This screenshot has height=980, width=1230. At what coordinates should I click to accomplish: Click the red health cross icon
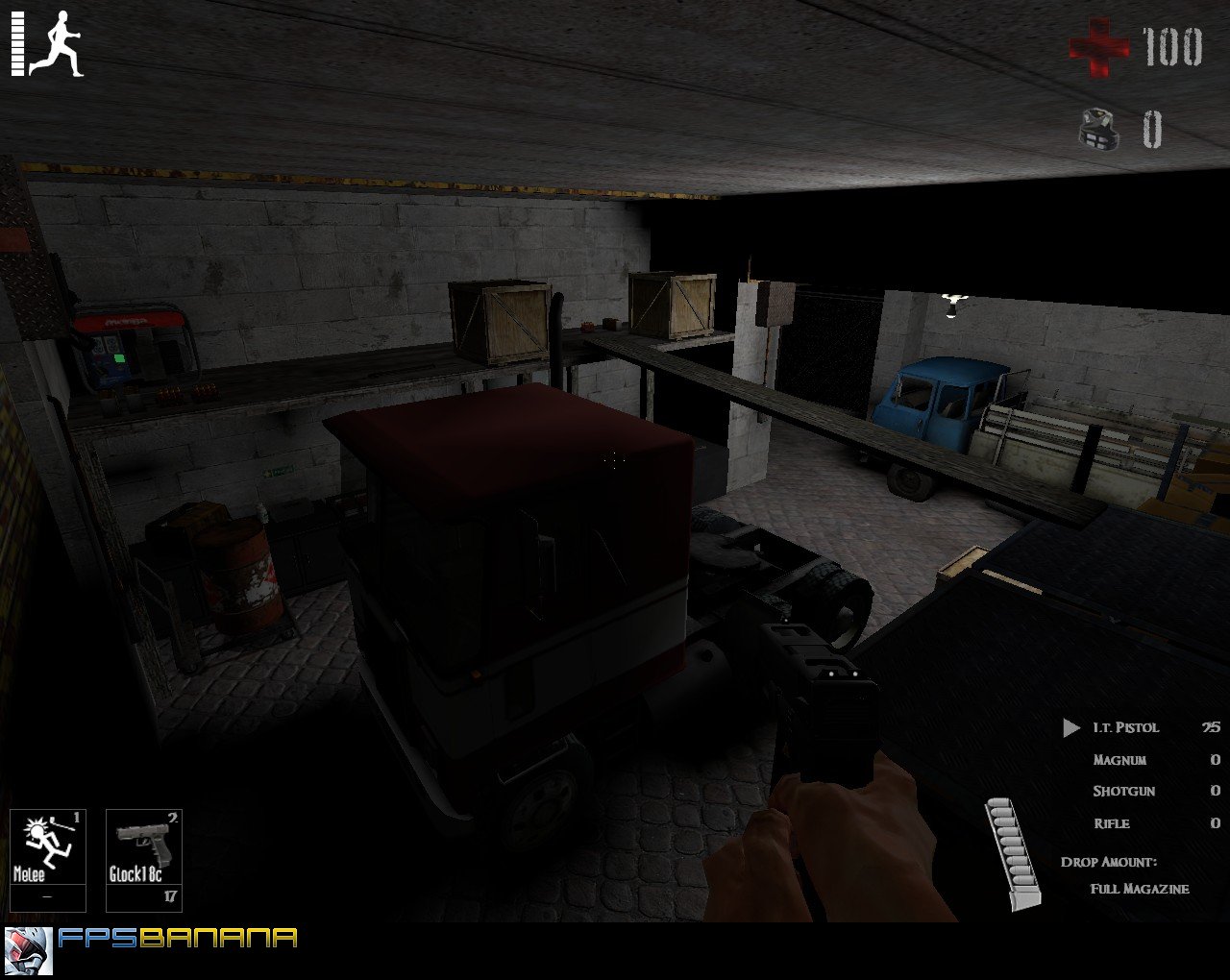(x=1101, y=44)
